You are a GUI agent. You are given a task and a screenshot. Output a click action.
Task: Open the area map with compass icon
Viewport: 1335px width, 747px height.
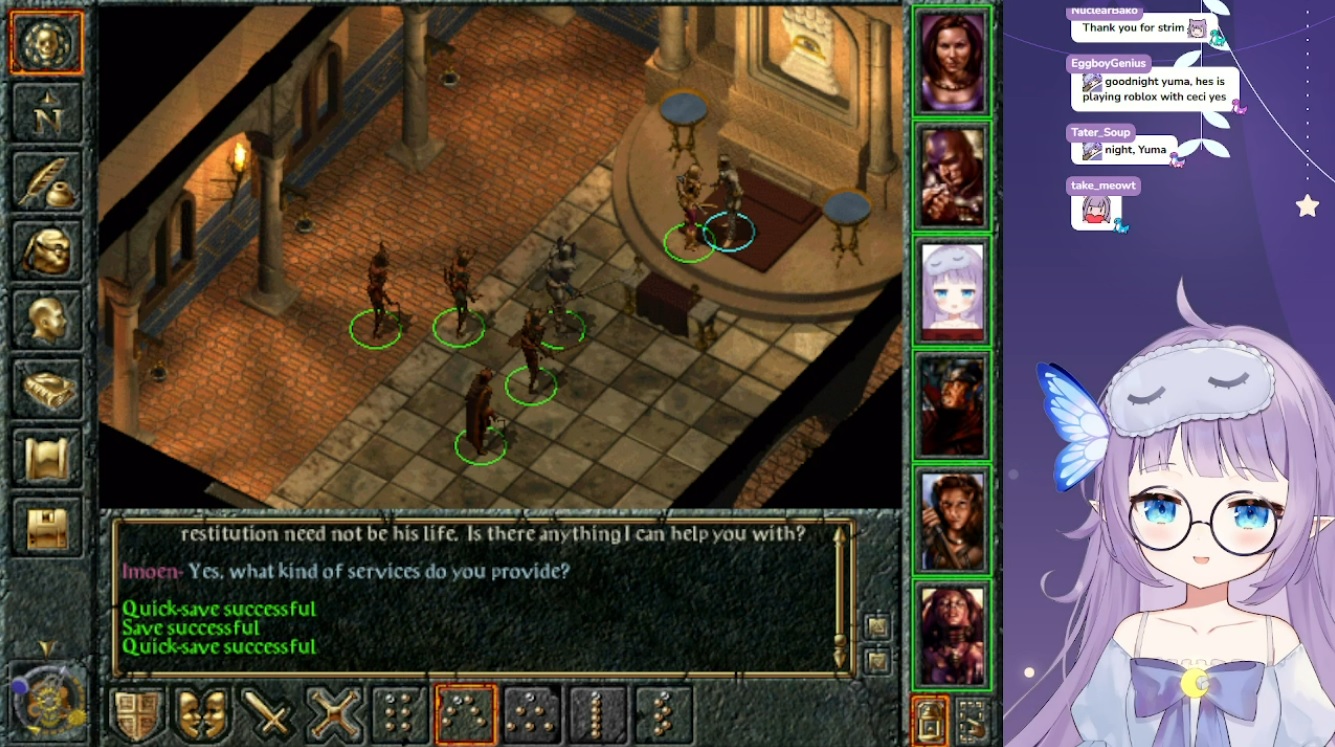coord(47,112)
